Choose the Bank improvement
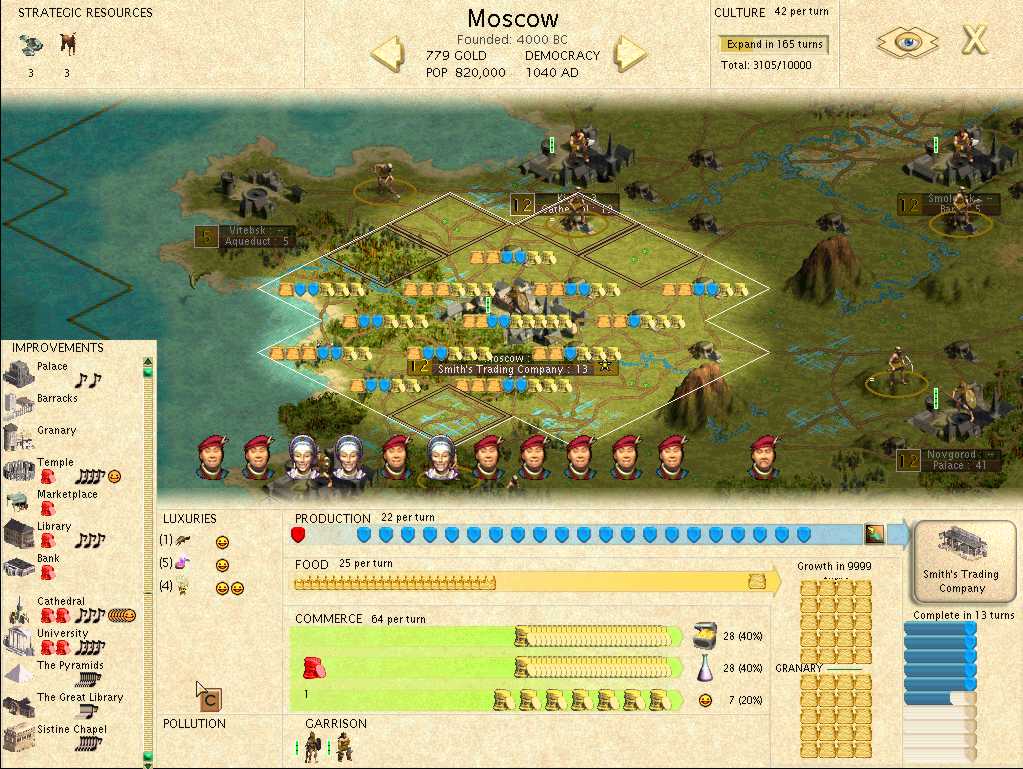The image size is (1023, 769). point(48,559)
